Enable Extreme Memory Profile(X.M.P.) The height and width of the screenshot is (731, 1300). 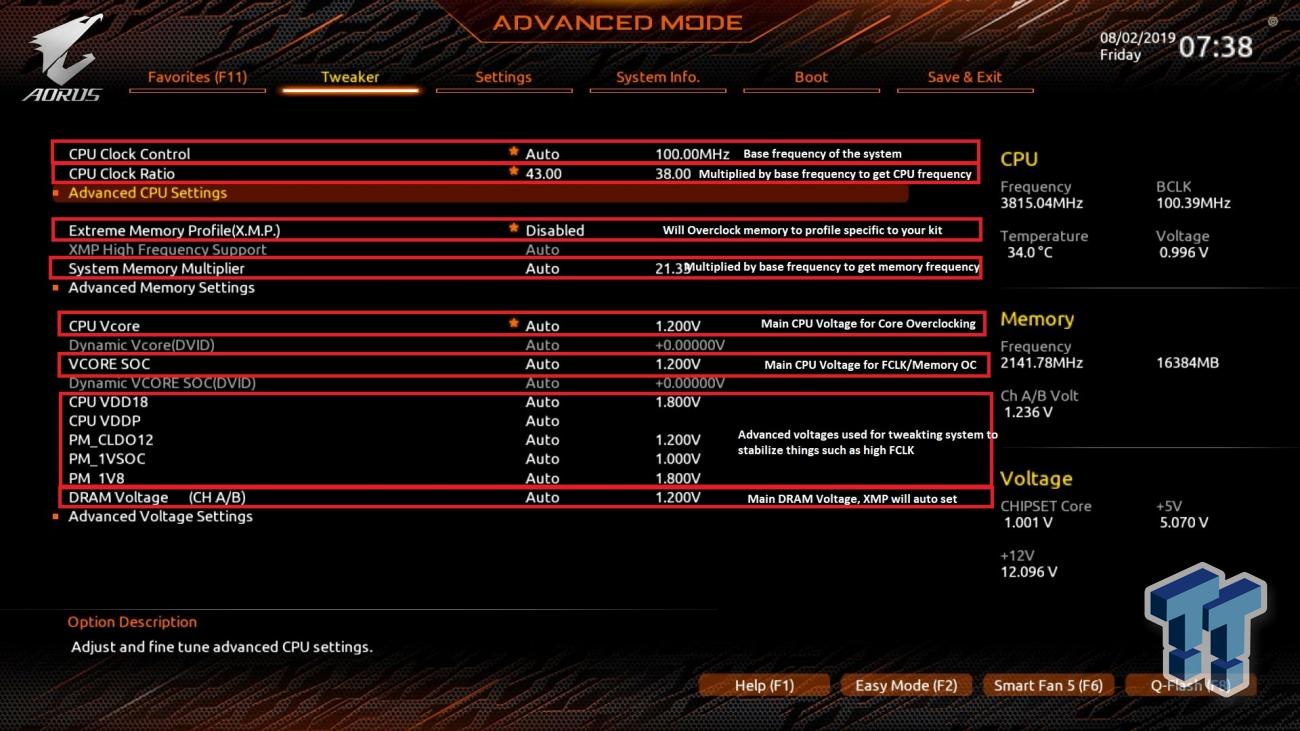point(554,230)
